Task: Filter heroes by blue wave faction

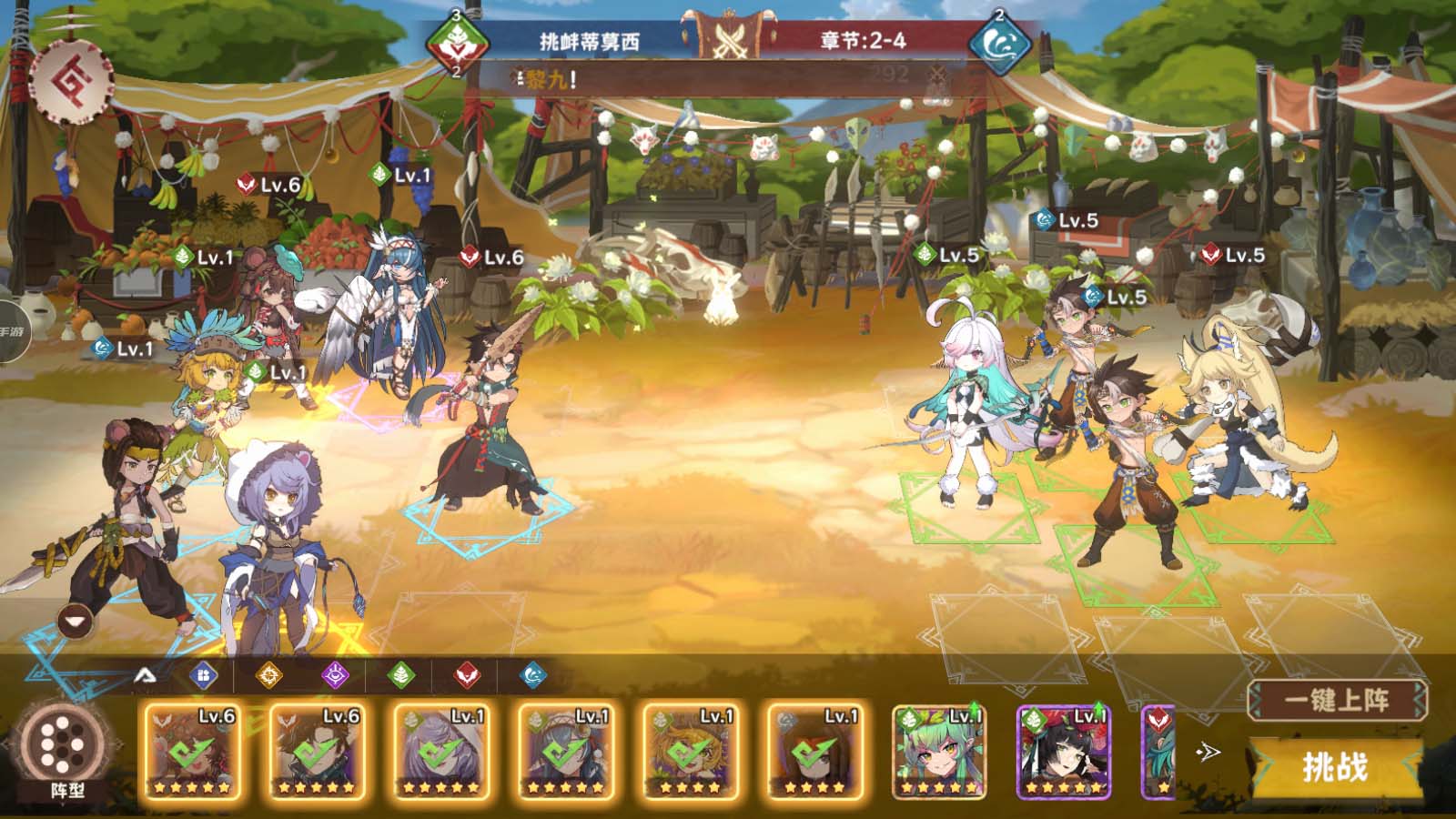Action: point(533,675)
